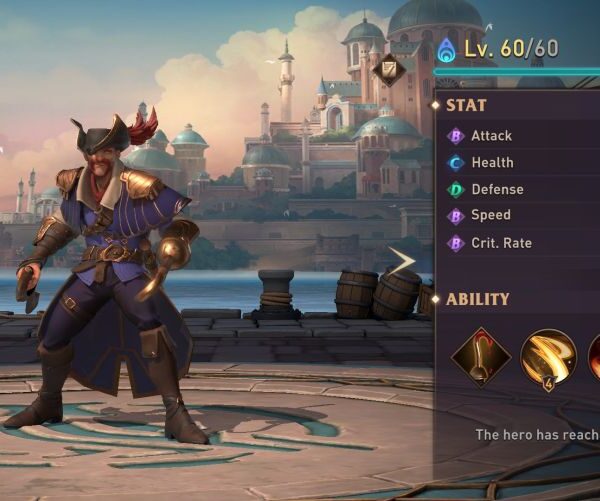View the hook ability in the diamond frame

pos(481,358)
